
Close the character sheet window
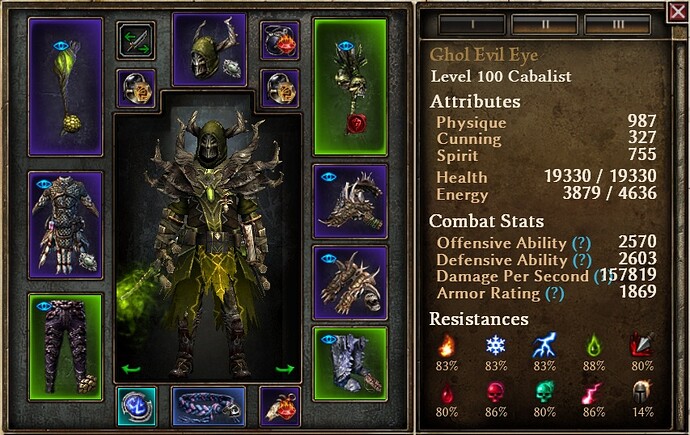(677, 12)
